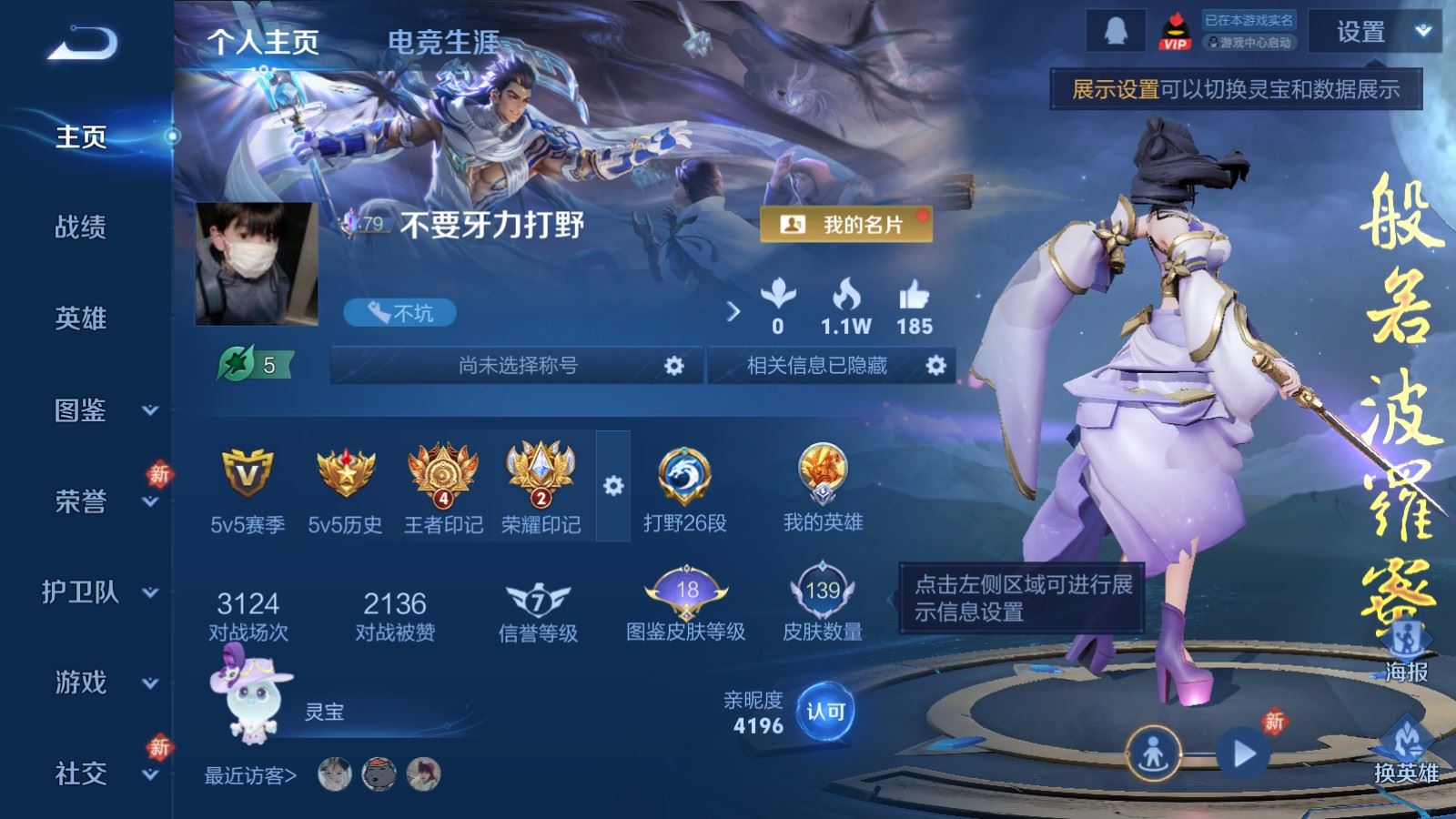This screenshot has width=1456, height=819.
Task: Open the 社交 sidebar menu
Action: click(x=100, y=774)
